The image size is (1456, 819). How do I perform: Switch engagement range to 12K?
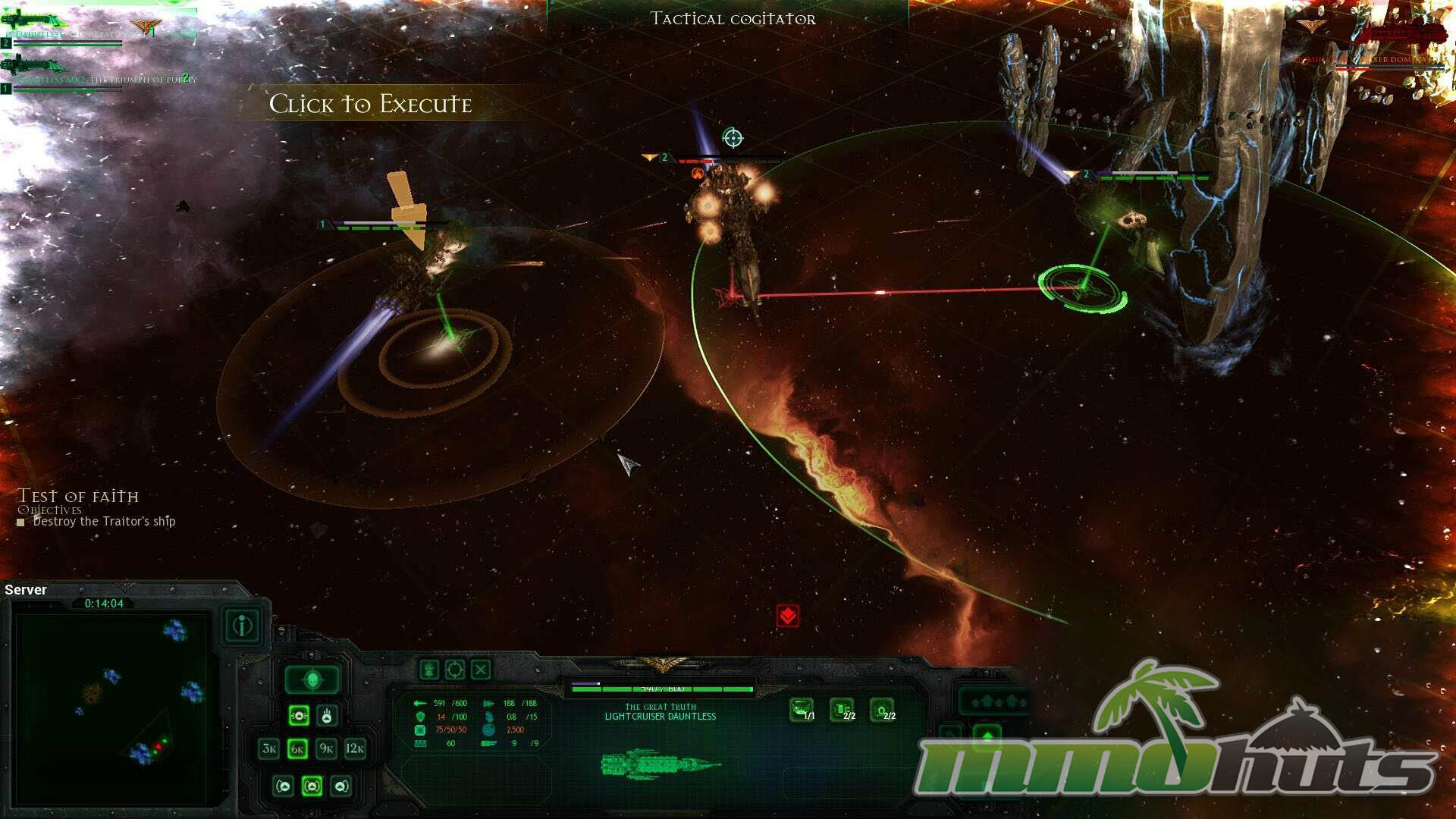tap(355, 748)
